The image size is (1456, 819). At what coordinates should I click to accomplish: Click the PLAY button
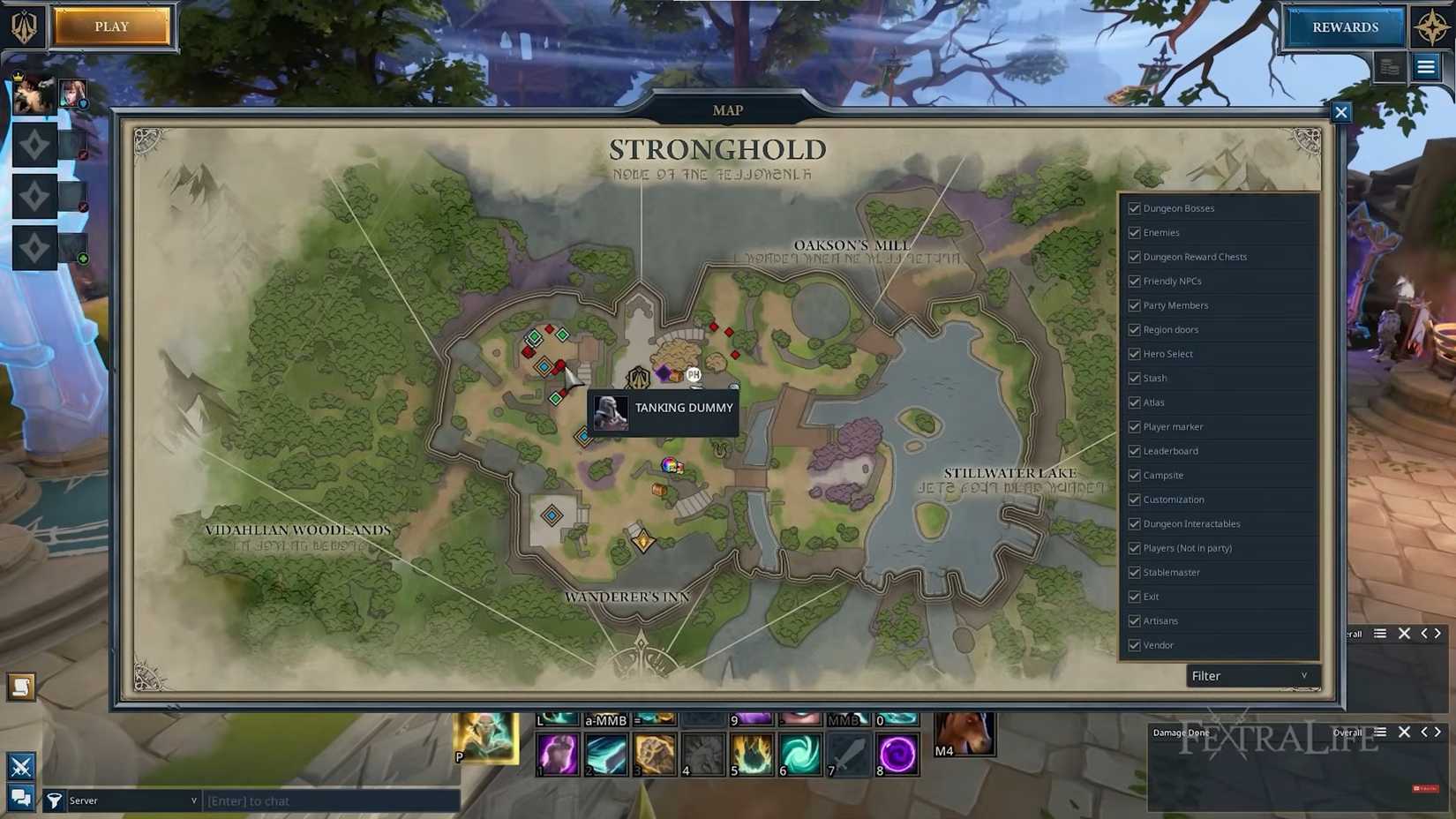111,26
